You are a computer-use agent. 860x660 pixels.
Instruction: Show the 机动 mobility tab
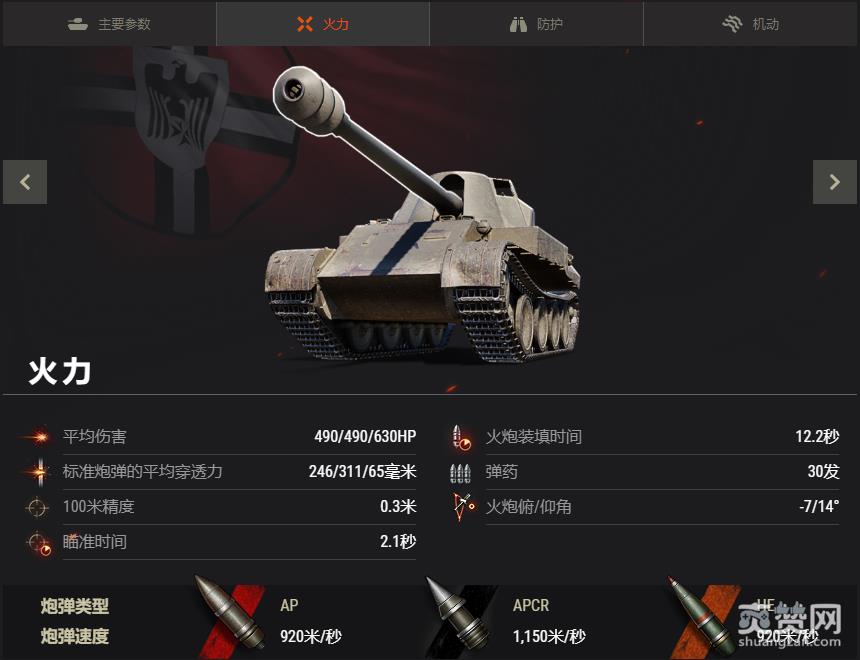751,24
